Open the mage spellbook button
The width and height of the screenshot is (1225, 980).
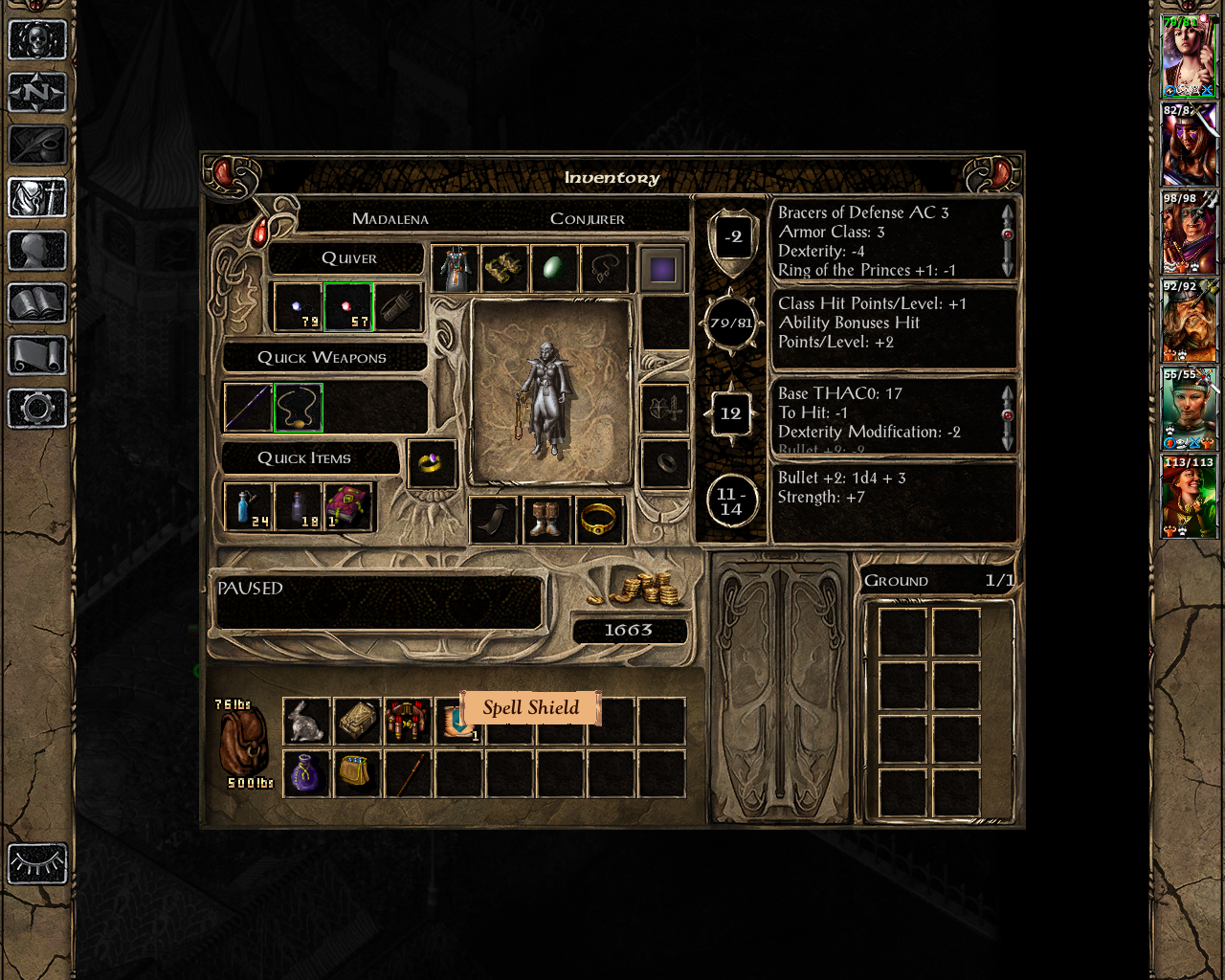tap(37, 303)
